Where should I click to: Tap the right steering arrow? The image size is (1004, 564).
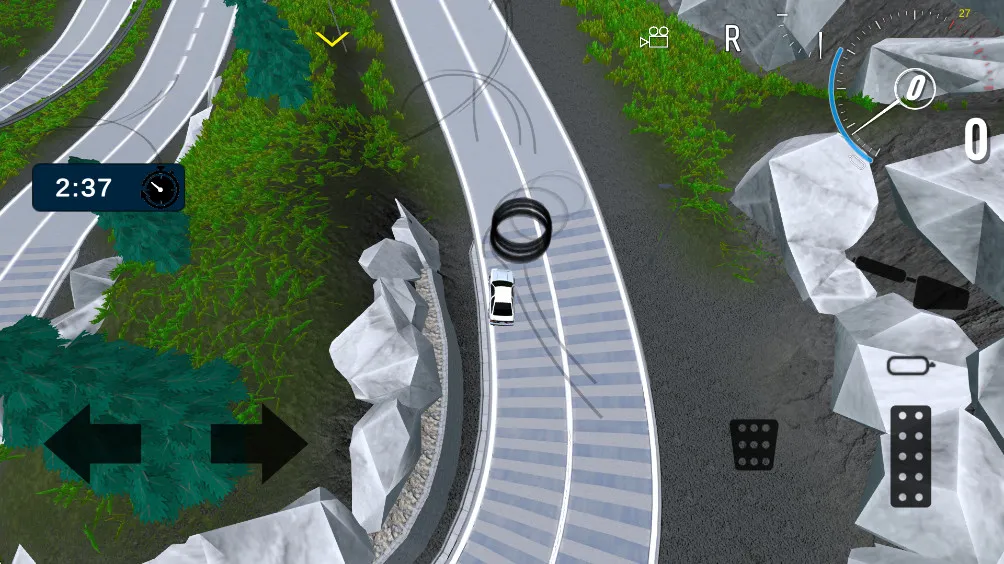click(259, 444)
